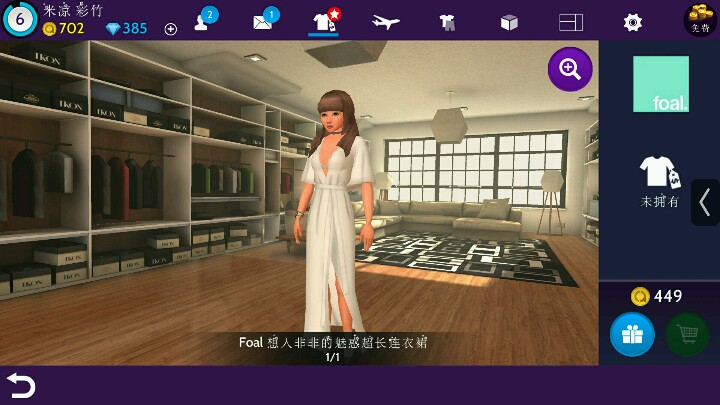Tap the gold coins free reward icon
The height and width of the screenshot is (405, 720).
coord(699,19)
